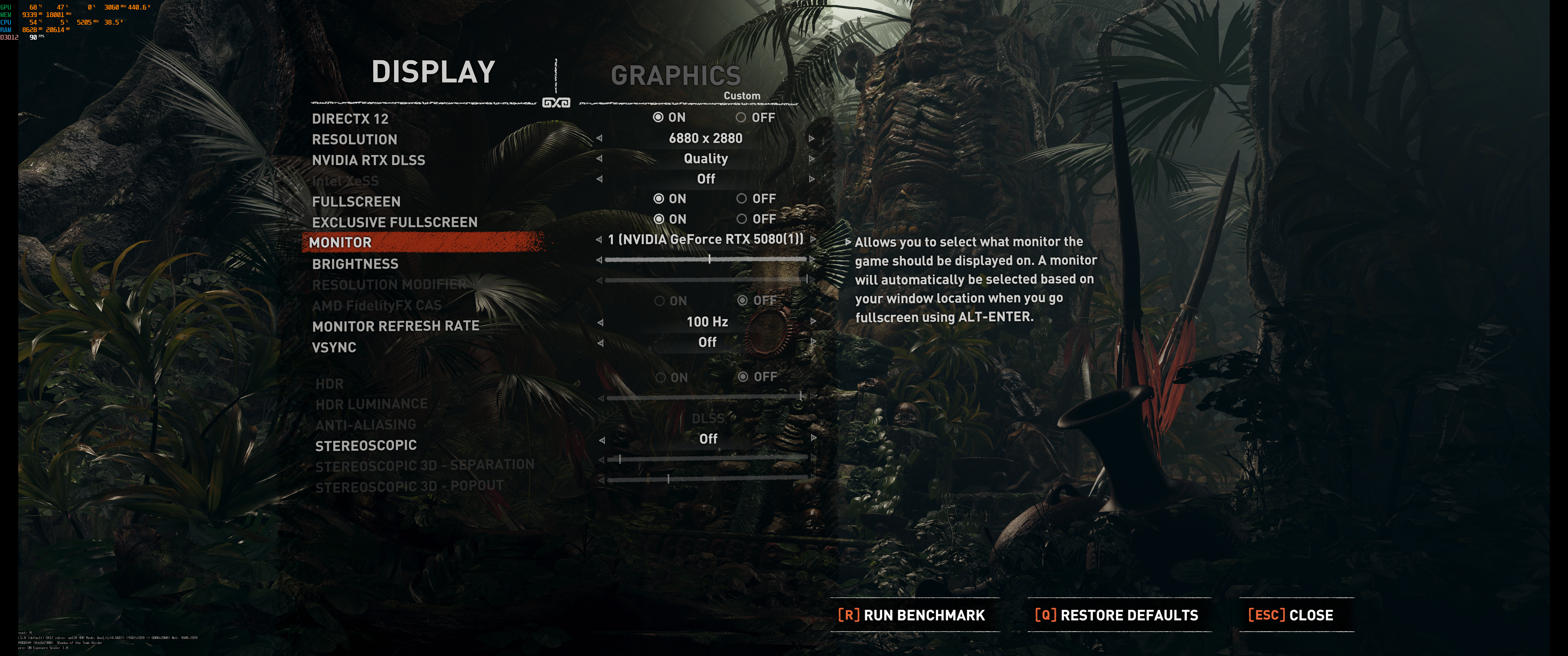Change NVIDIA RTX DLSS to next mode
The width and height of the screenshot is (1568, 656).
pyautogui.click(x=811, y=159)
